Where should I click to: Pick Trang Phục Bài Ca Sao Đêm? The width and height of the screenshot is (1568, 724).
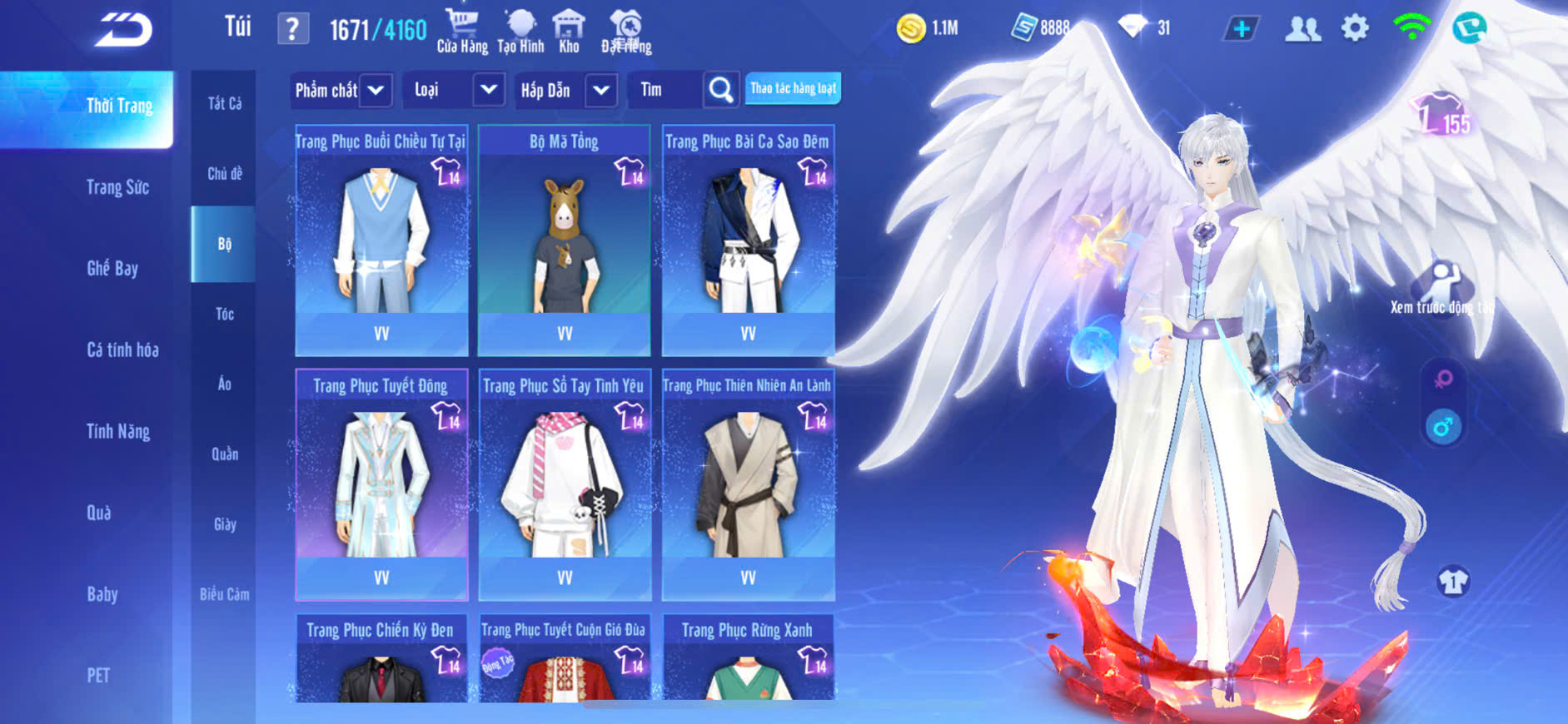748,240
